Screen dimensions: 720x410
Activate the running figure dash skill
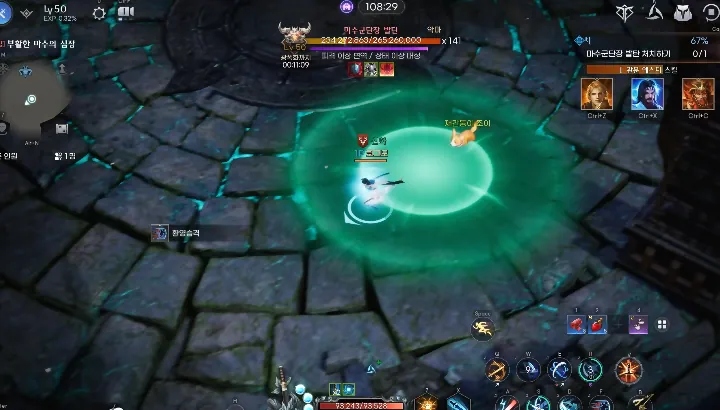coord(484,327)
